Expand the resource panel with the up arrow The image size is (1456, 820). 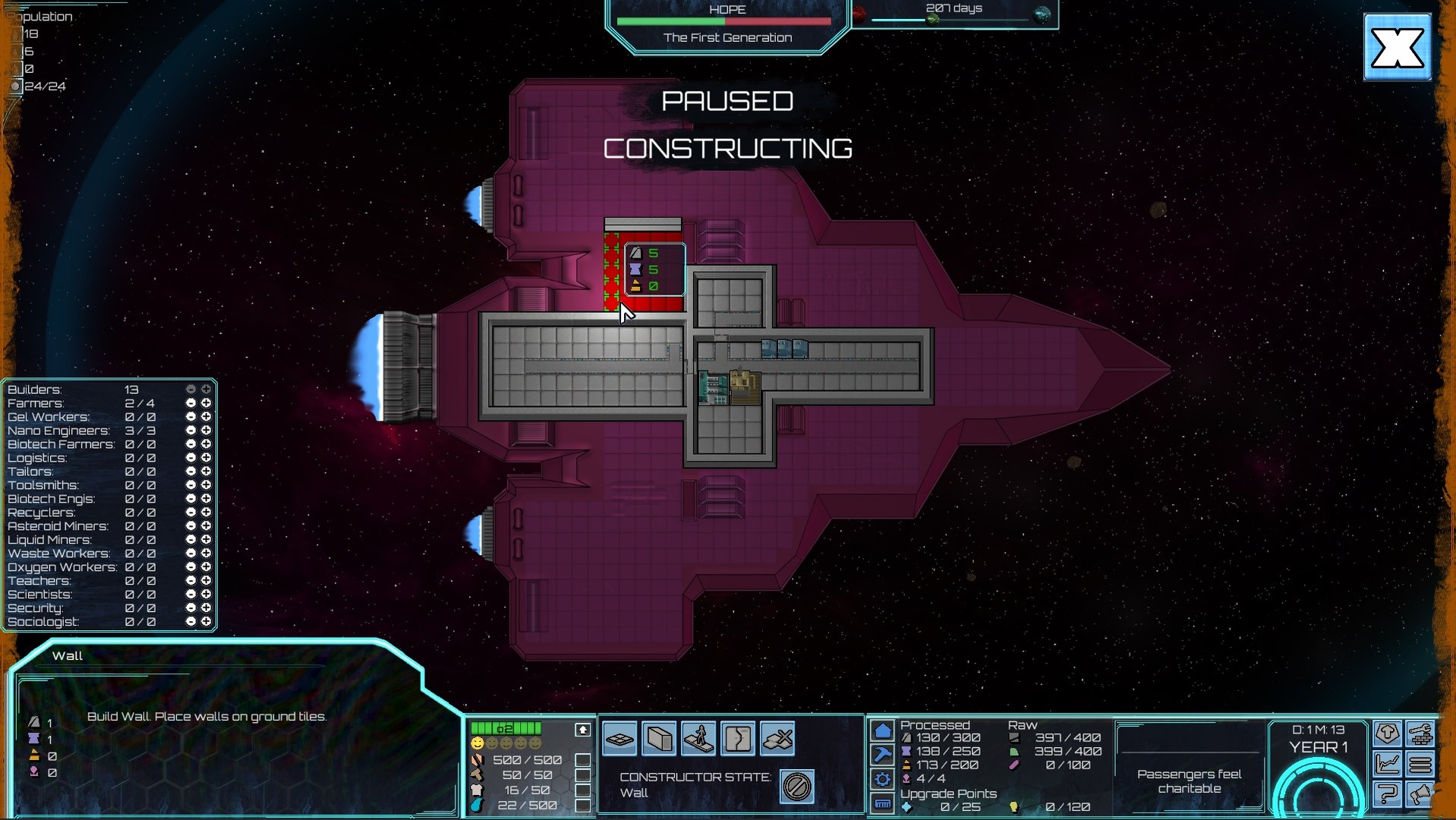(x=581, y=729)
